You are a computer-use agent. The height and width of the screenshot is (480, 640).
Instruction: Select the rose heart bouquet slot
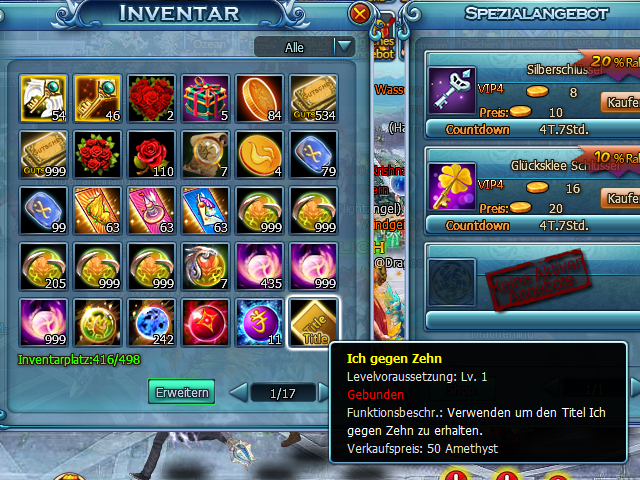pyautogui.click(x=151, y=99)
